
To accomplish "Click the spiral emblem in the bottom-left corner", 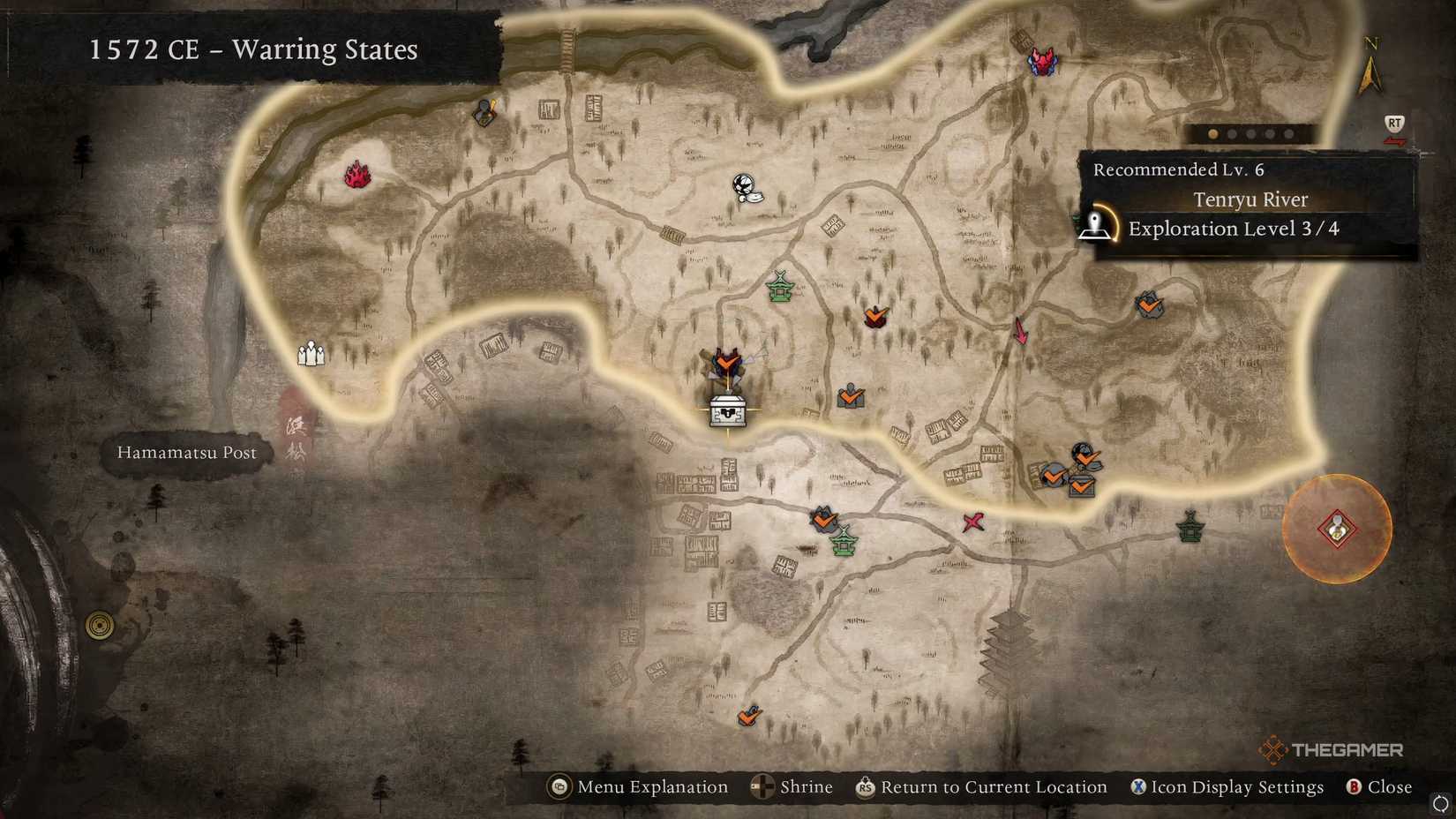I will tap(98, 625).
